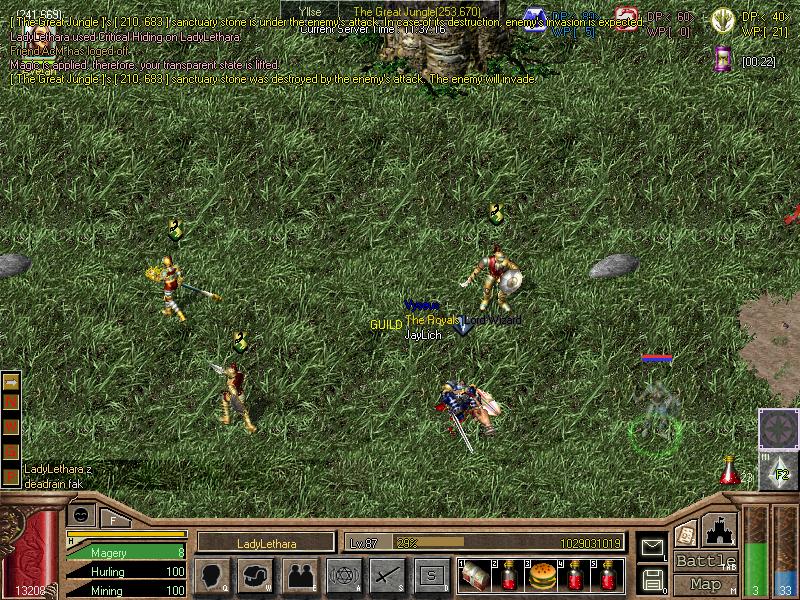This screenshot has height=600, width=800.
Task: Click the S button on the action bar
Action: pyautogui.click(x=429, y=575)
